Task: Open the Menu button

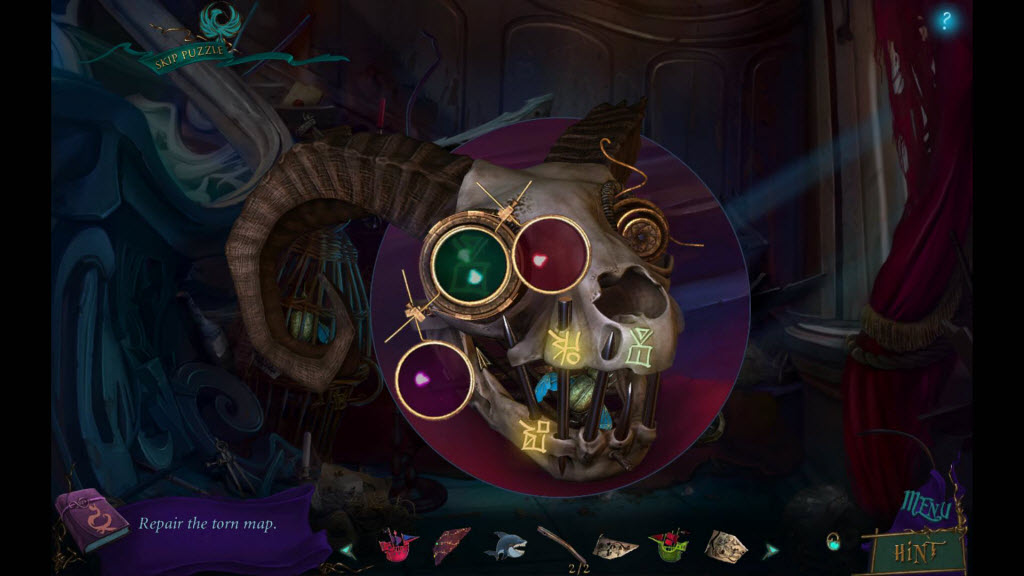Action: tap(927, 507)
